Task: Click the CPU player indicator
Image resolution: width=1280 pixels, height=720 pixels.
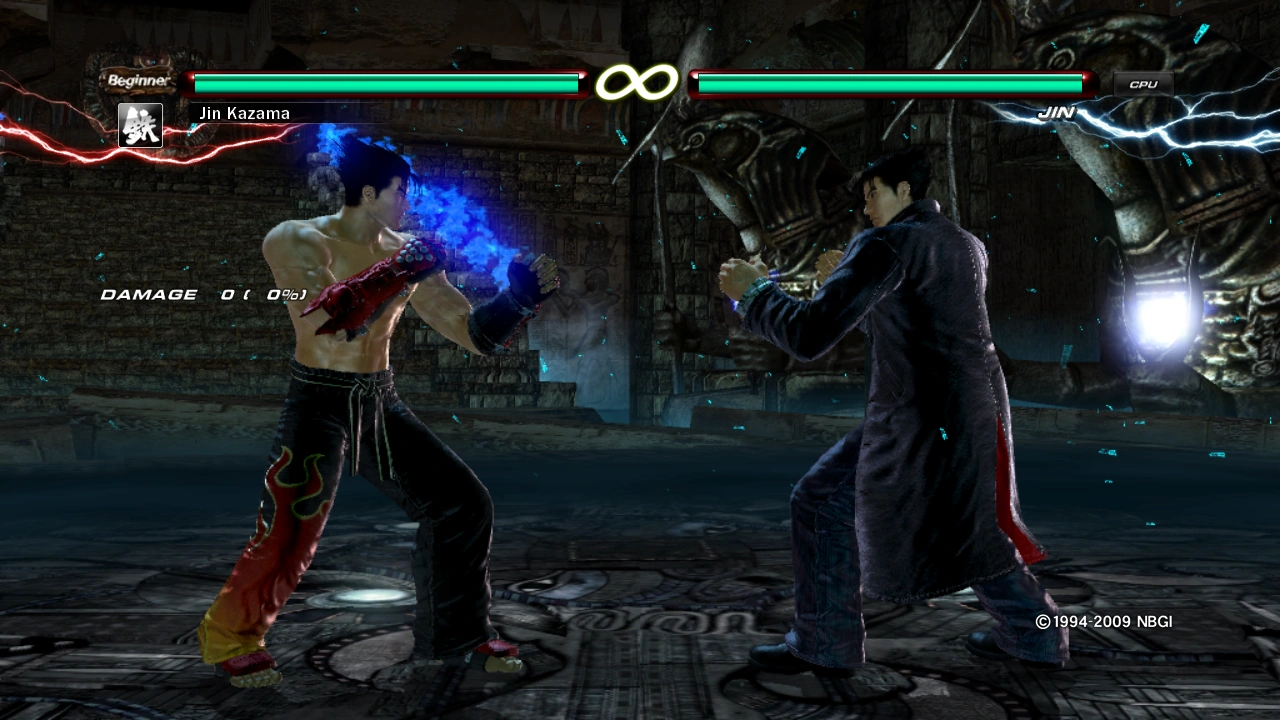Action: click(1143, 85)
